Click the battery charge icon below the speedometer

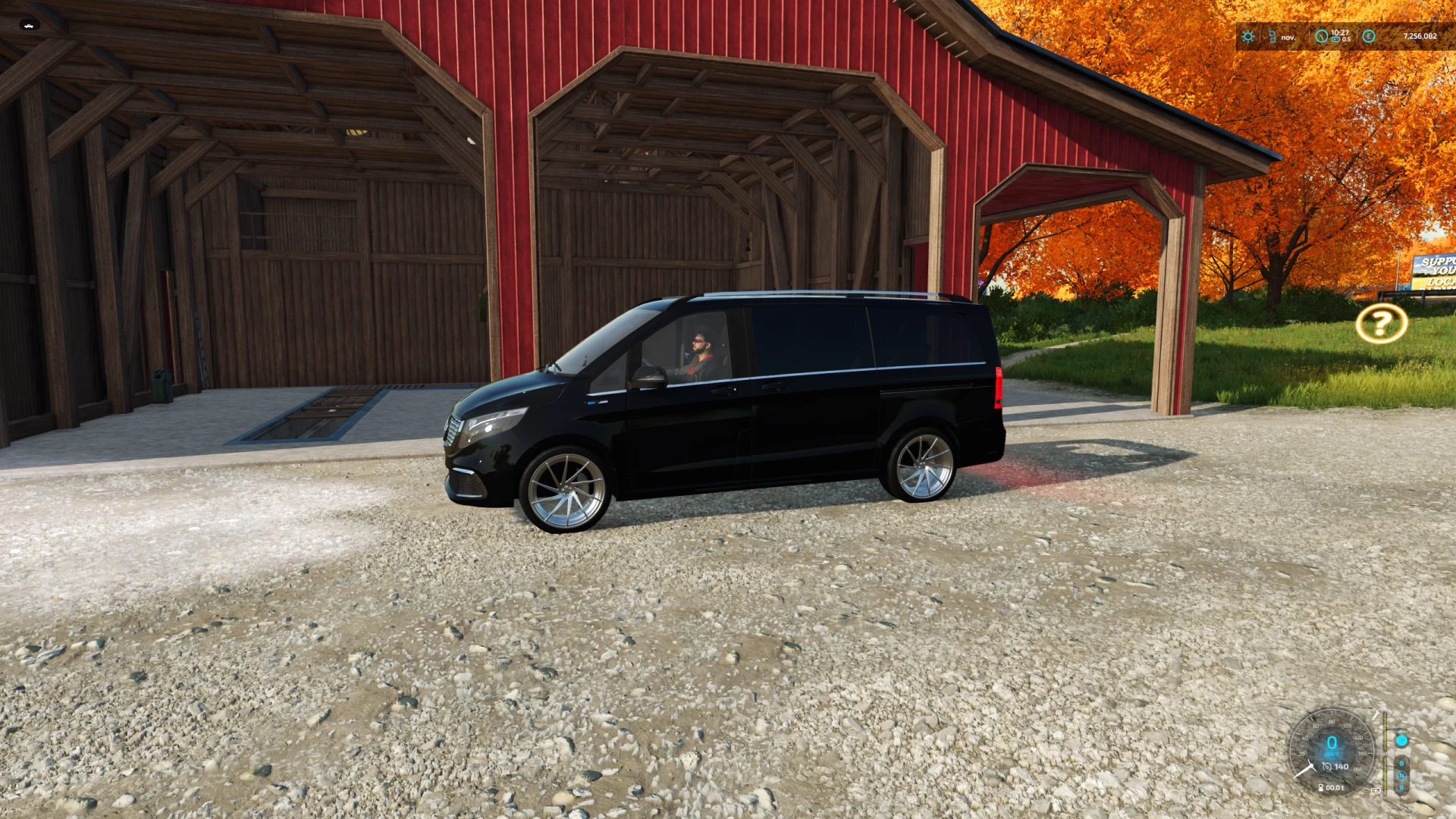click(x=1376, y=790)
